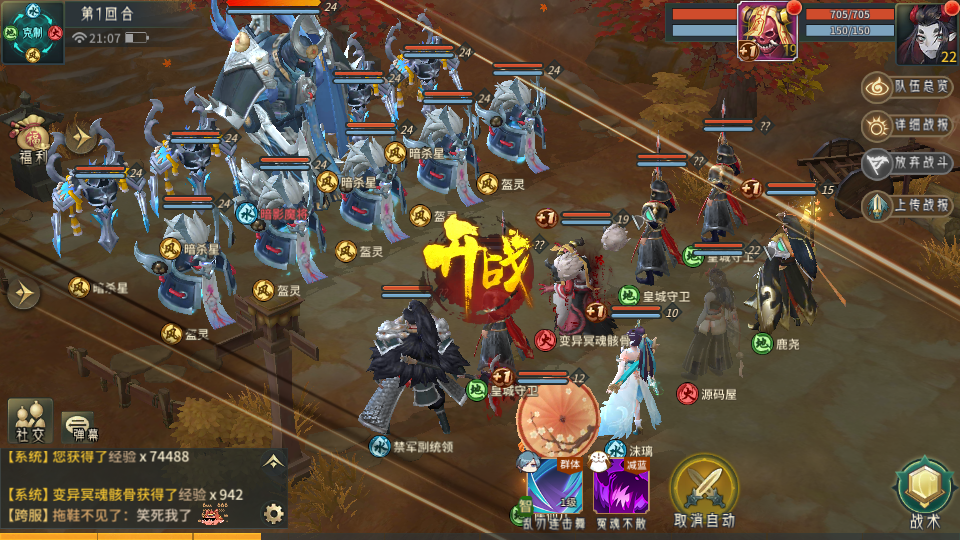Image resolution: width=960 pixels, height=540 pixels.
Task: Click the arrow button beside 福利
Action: (80, 136)
